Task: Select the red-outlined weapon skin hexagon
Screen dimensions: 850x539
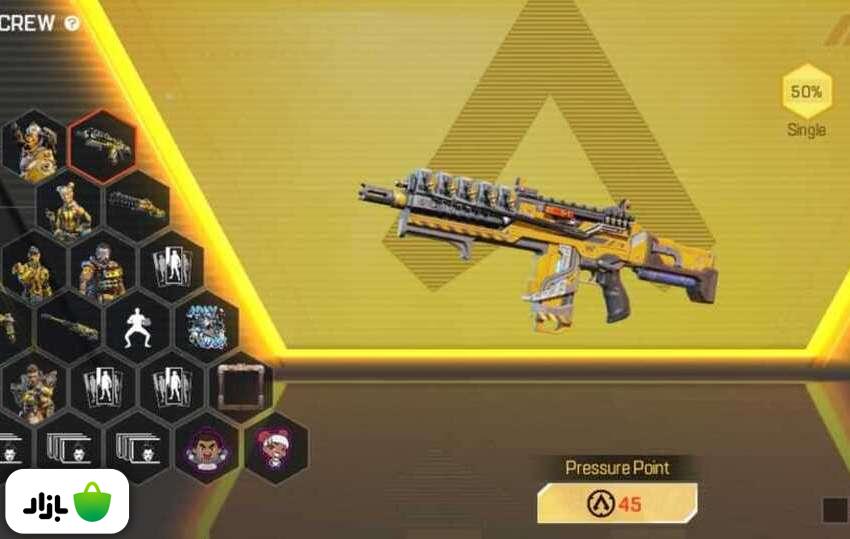Action: point(102,145)
